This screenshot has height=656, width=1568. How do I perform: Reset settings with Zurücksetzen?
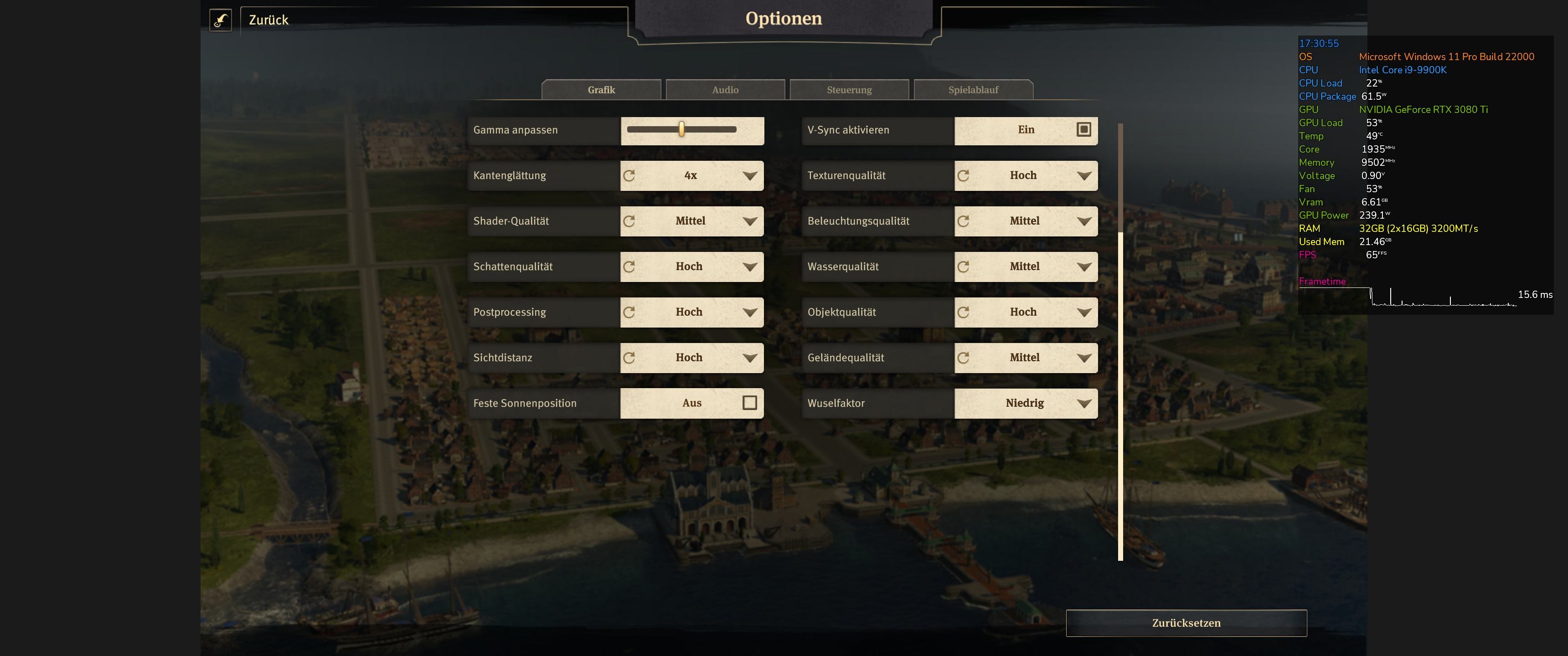pyautogui.click(x=1186, y=623)
